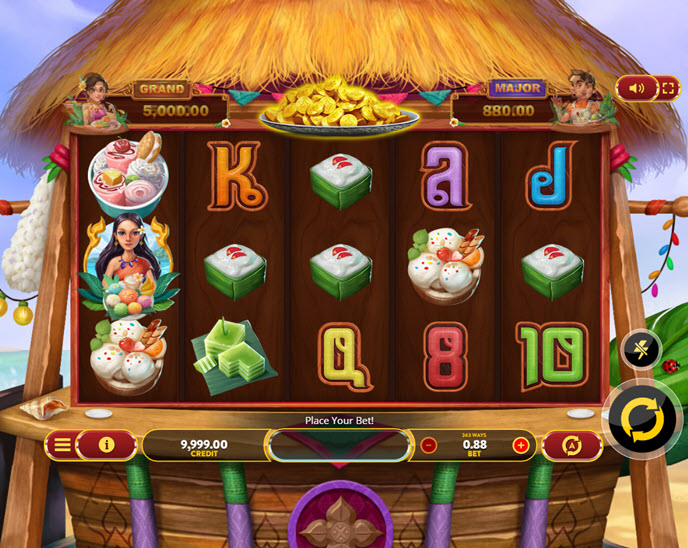
Task: Enter fullscreen mode
Action: tap(666, 88)
